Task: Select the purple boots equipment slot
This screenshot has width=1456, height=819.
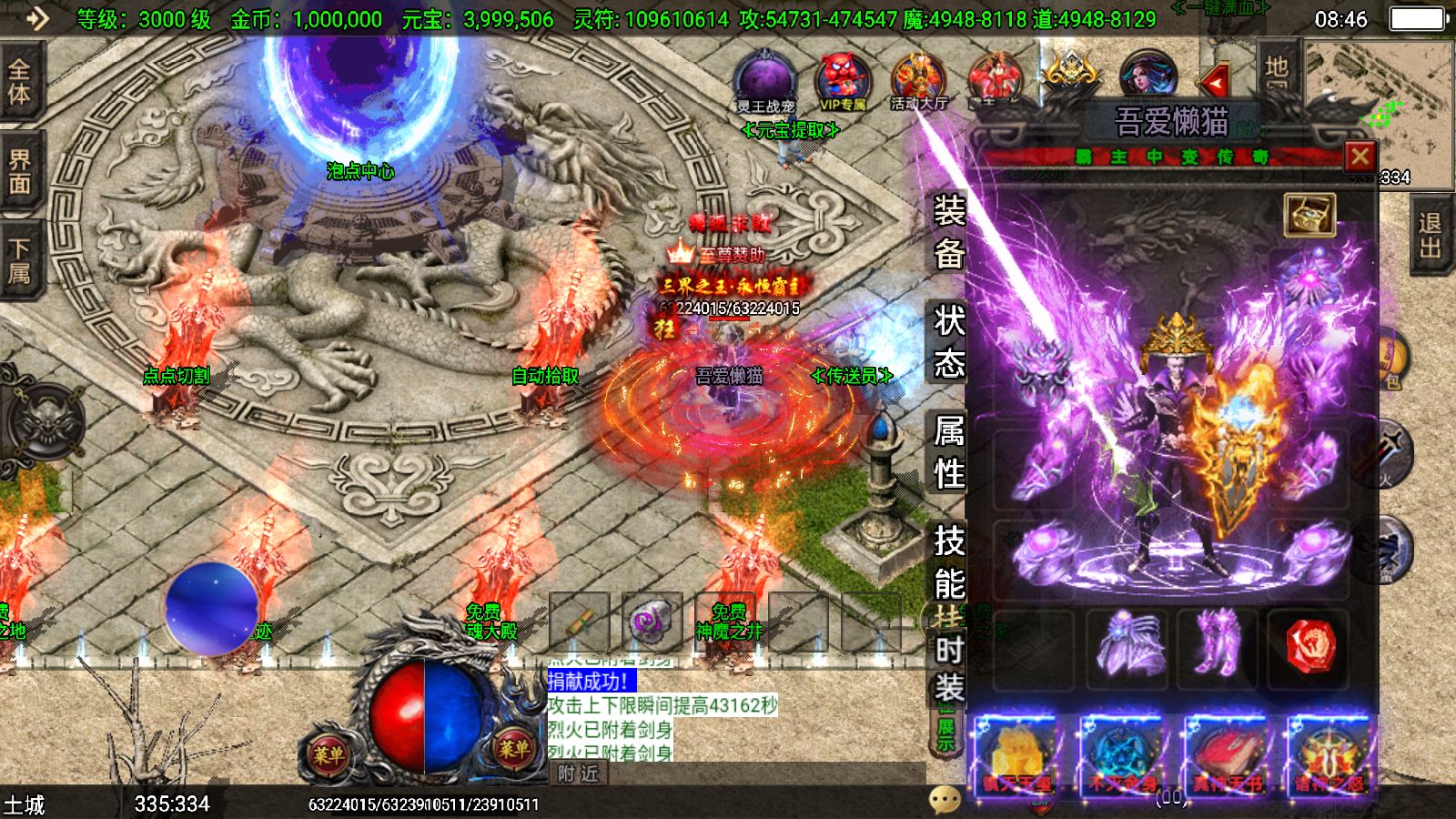Action: [x=1218, y=647]
